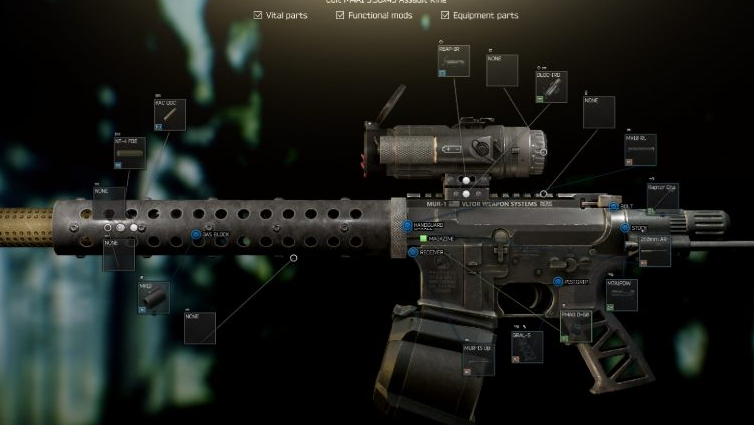Select the DLOC-IRD mount slot
This screenshot has height=425, width=754.
(x=550, y=88)
